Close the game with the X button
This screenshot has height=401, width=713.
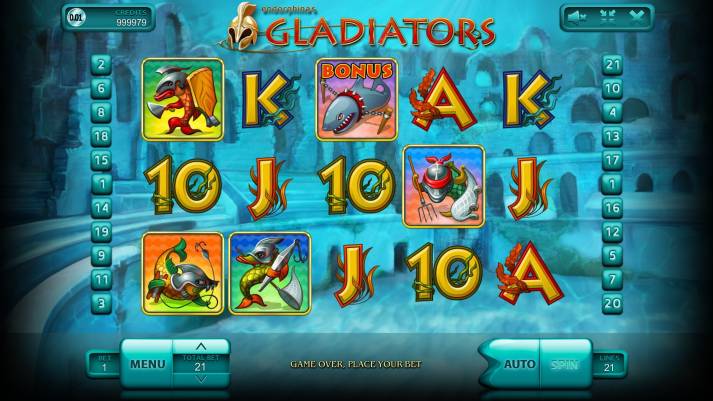(x=636, y=16)
